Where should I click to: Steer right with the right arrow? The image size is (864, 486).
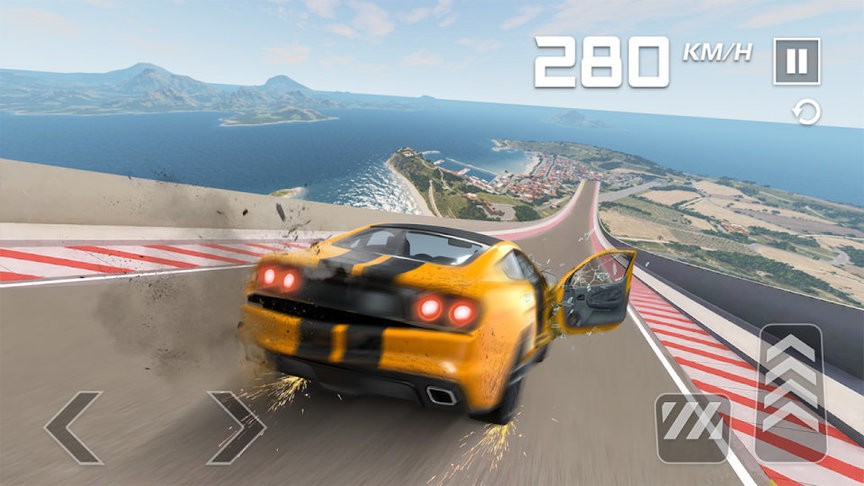pyautogui.click(x=236, y=428)
